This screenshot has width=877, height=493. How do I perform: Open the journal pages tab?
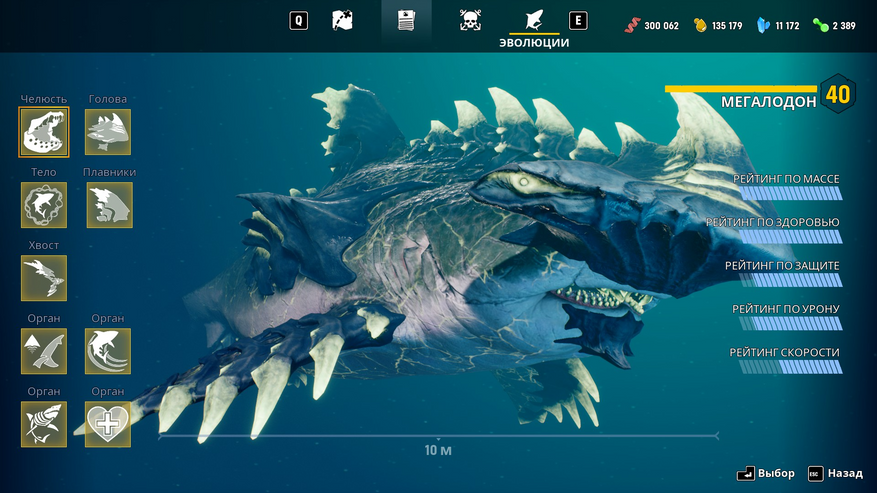tap(406, 20)
